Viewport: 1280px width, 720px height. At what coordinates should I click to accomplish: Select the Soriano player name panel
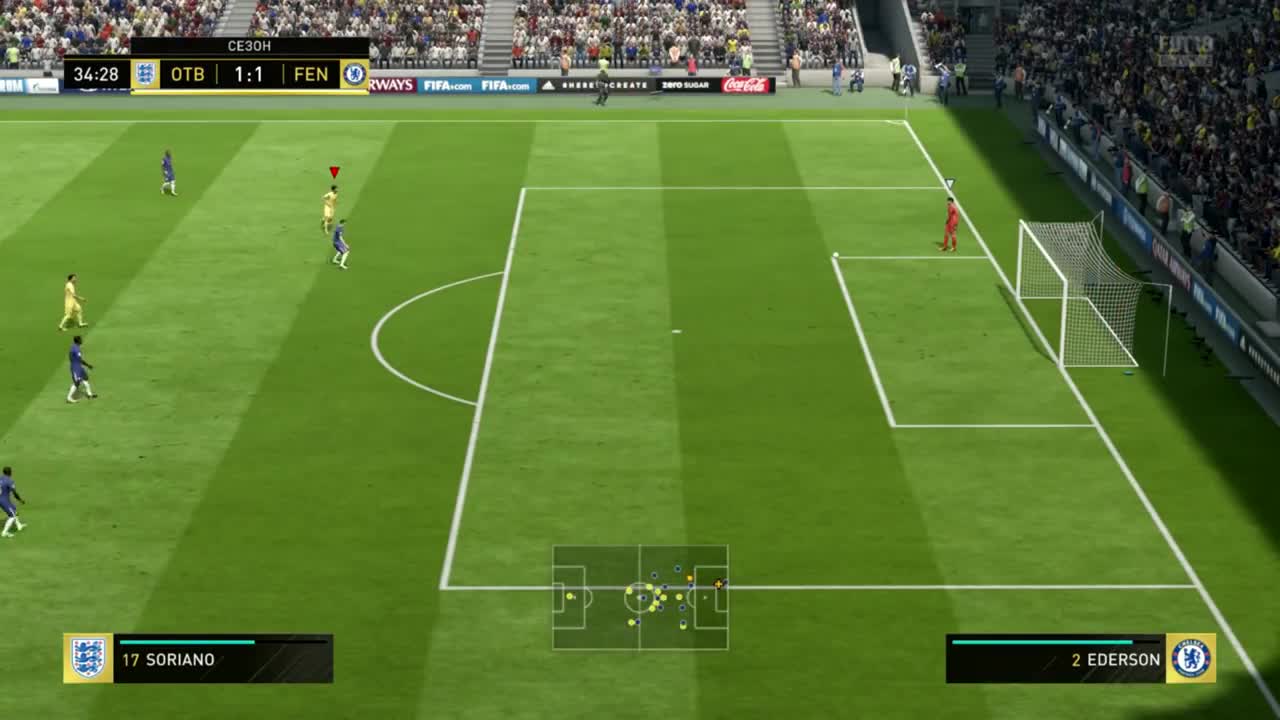click(x=223, y=659)
